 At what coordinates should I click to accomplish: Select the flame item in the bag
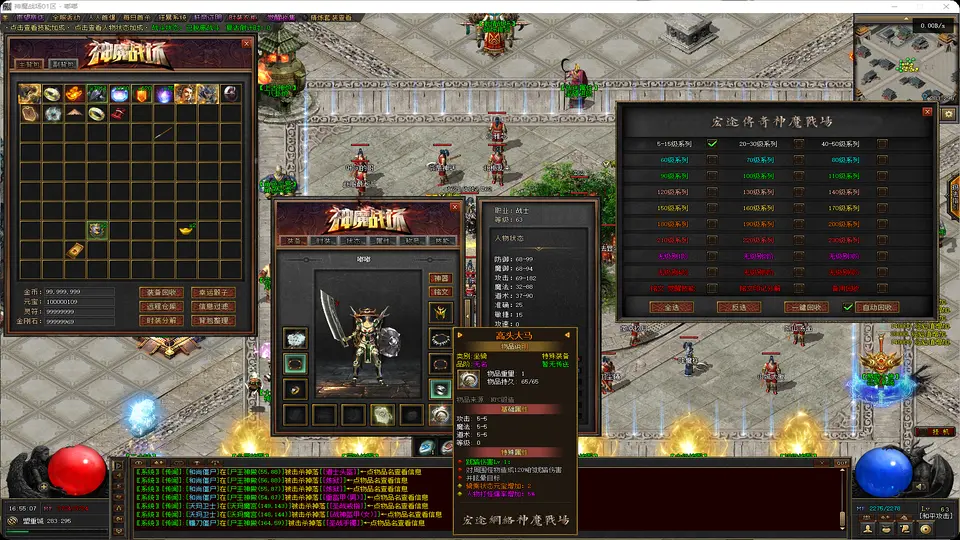point(75,94)
